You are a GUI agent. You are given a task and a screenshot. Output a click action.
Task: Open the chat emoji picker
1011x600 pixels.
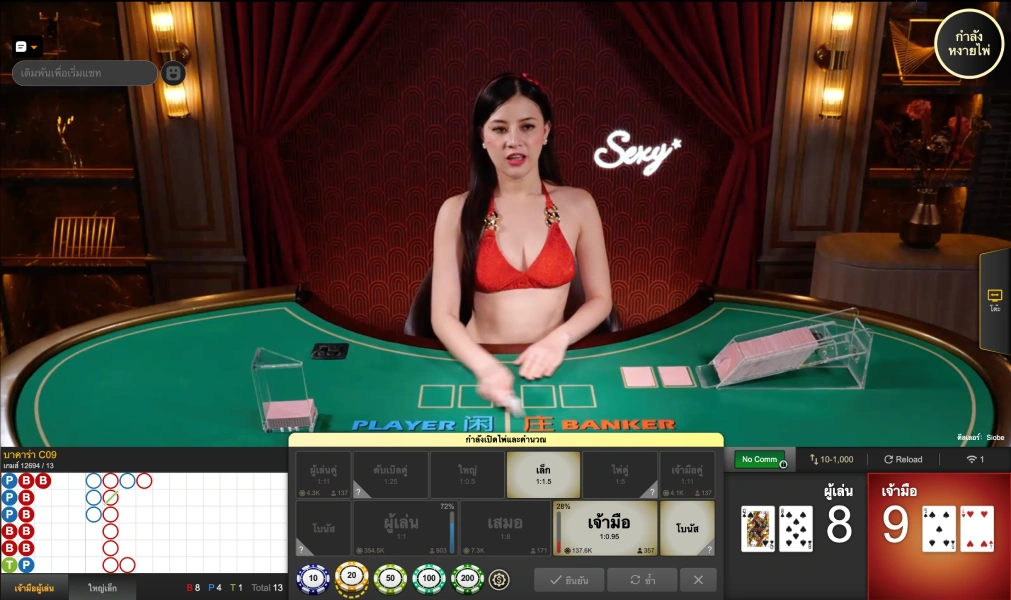click(173, 73)
